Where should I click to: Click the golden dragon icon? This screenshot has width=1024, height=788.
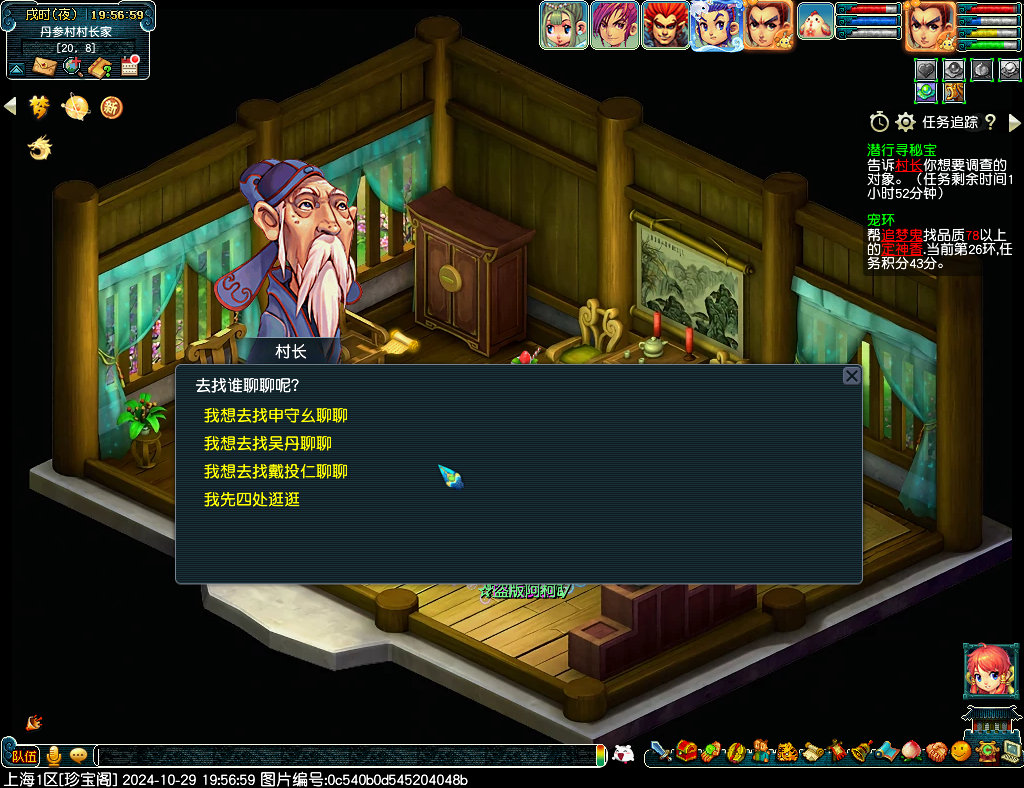pyautogui.click(x=39, y=149)
